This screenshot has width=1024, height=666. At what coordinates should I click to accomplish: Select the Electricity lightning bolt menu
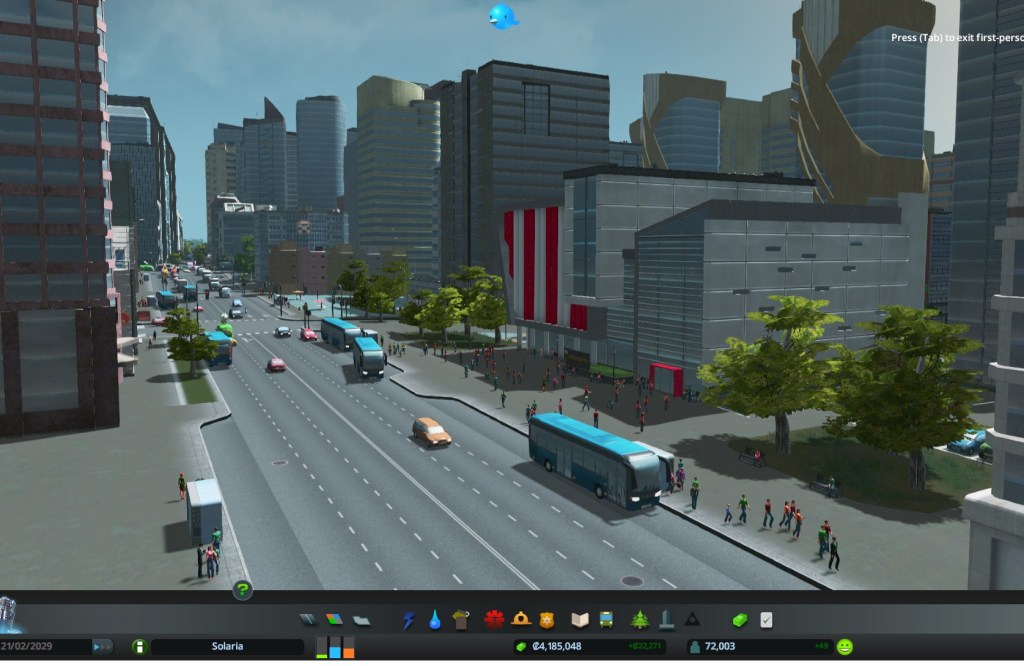click(x=408, y=620)
